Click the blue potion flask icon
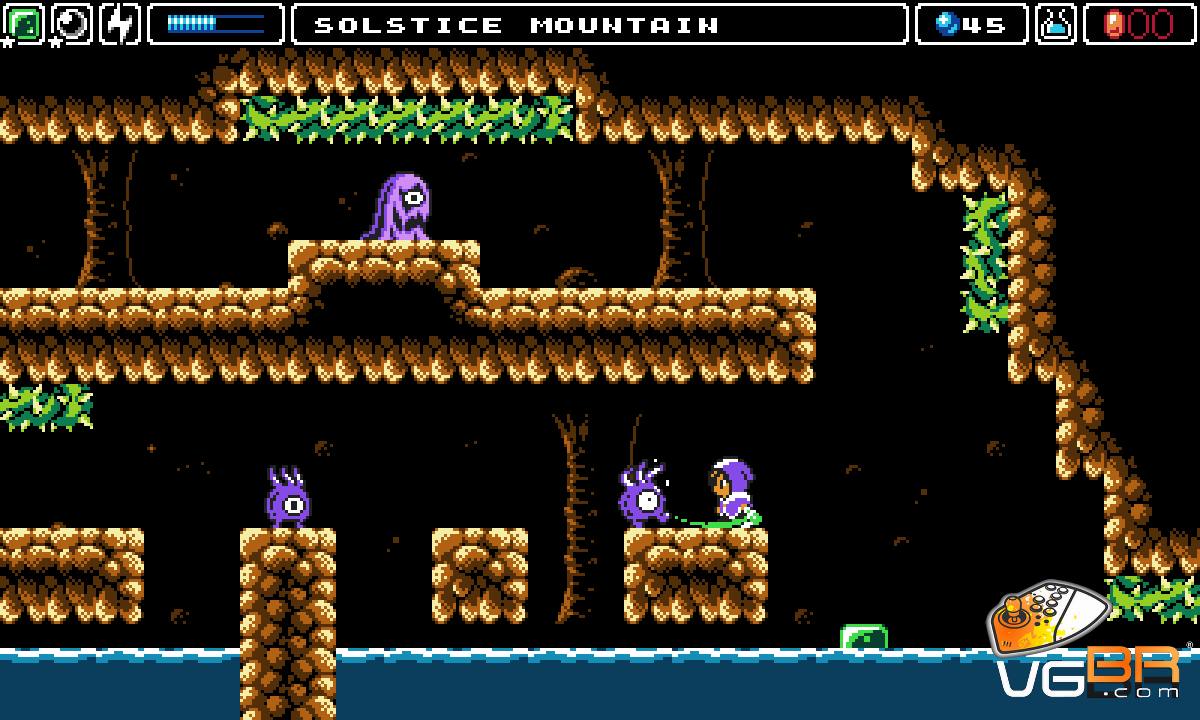Viewport: 1200px width, 720px height. pyautogui.click(x=1055, y=24)
